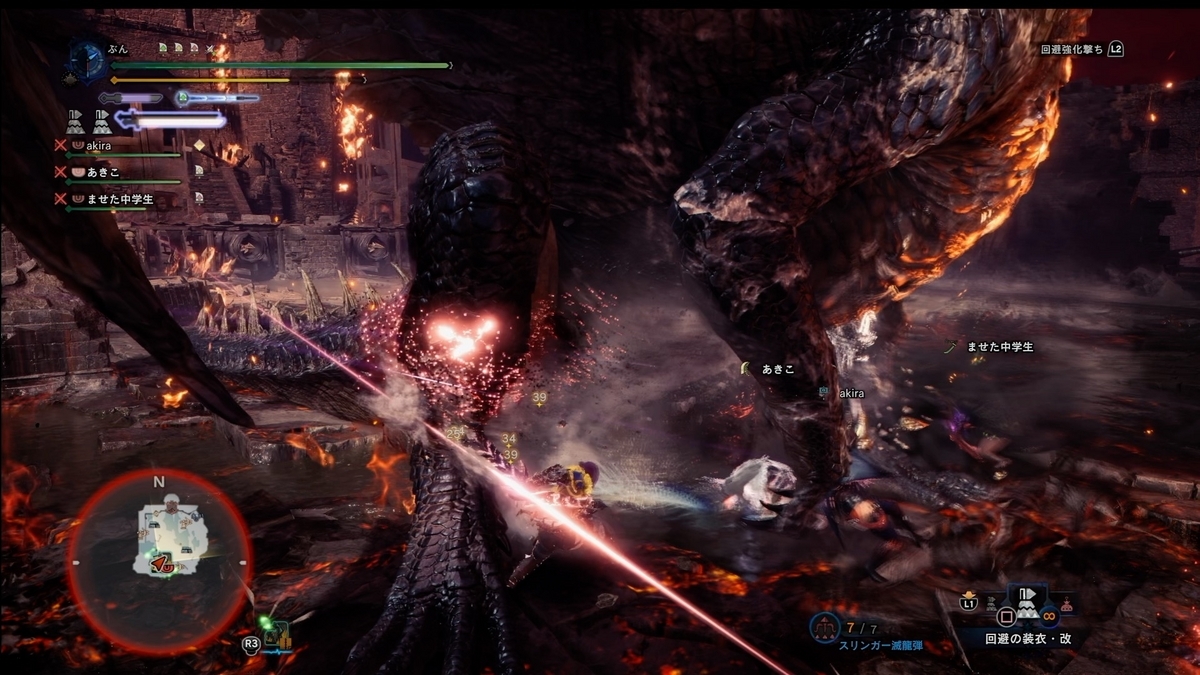Click the スリンガー滅龍弾 slinger ammo icon
The height and width of the screenshot is (675, 1200).
(825, 627)
